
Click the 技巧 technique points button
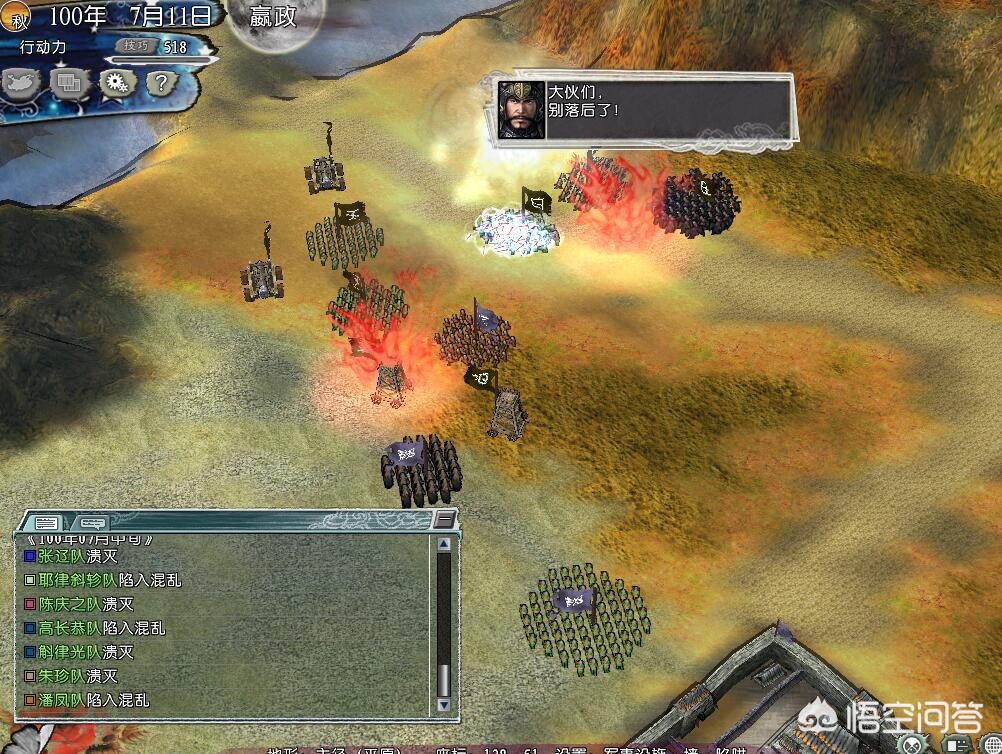click(x=135, y=46)
